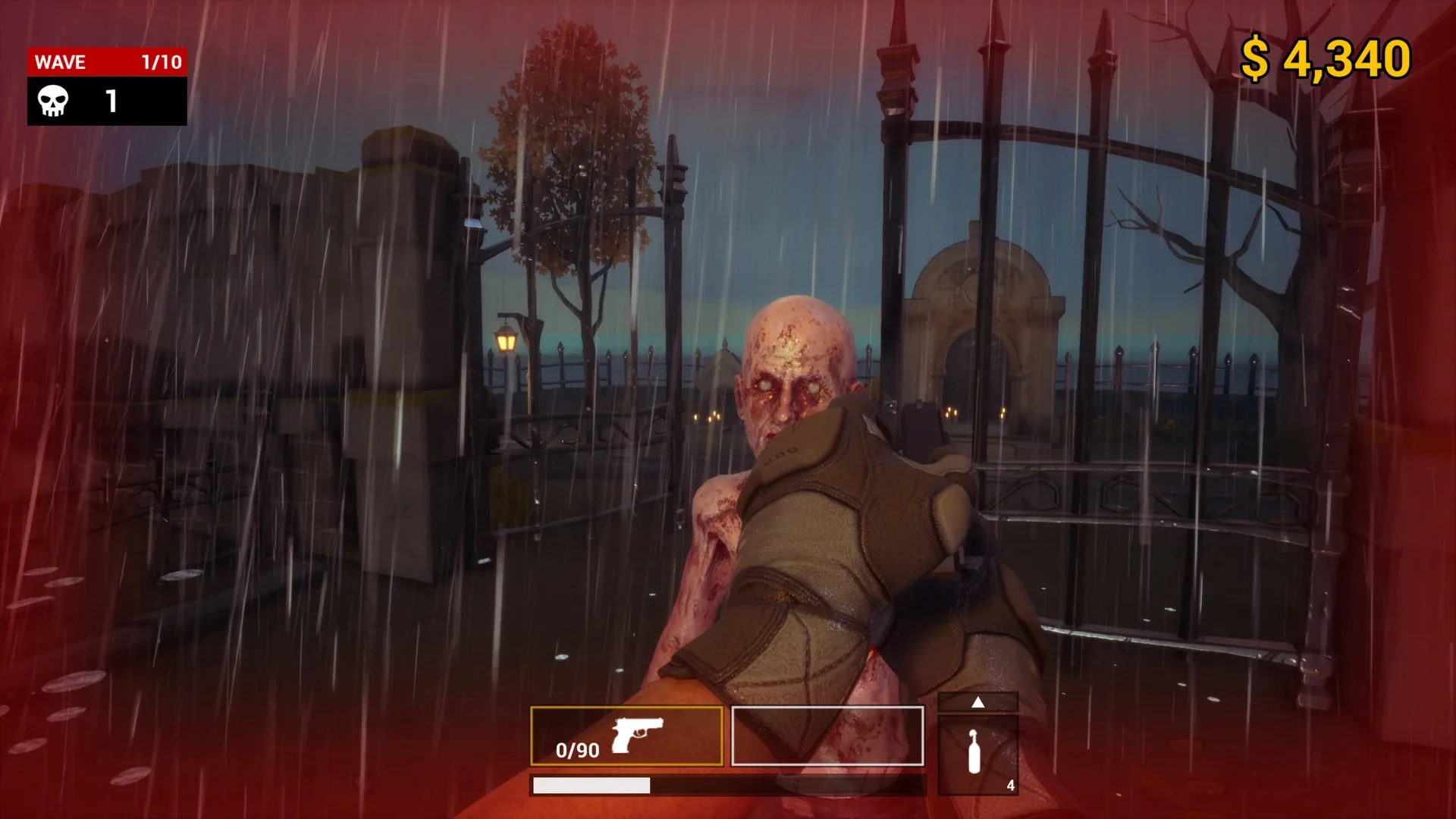1456x819 pixels.
Task: Toggle the highlighted pistol weapon slot
Action: 629,736
